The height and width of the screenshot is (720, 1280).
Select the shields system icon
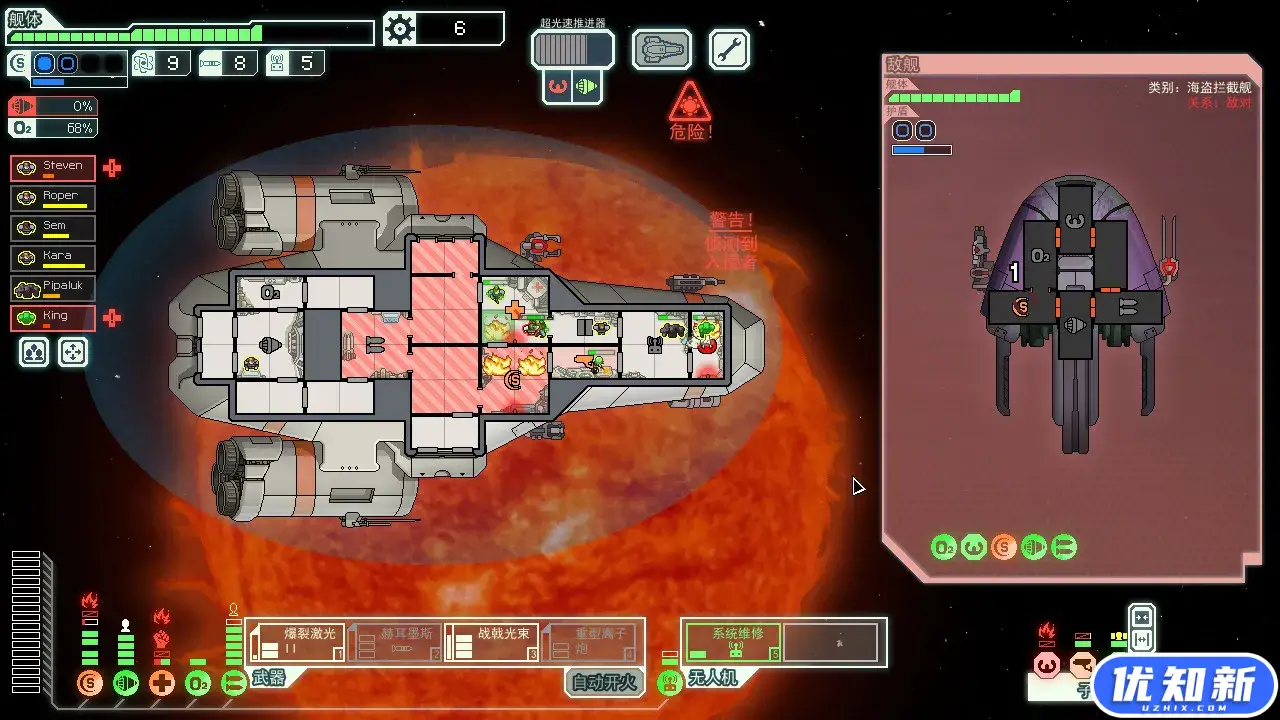click(91, 683)
